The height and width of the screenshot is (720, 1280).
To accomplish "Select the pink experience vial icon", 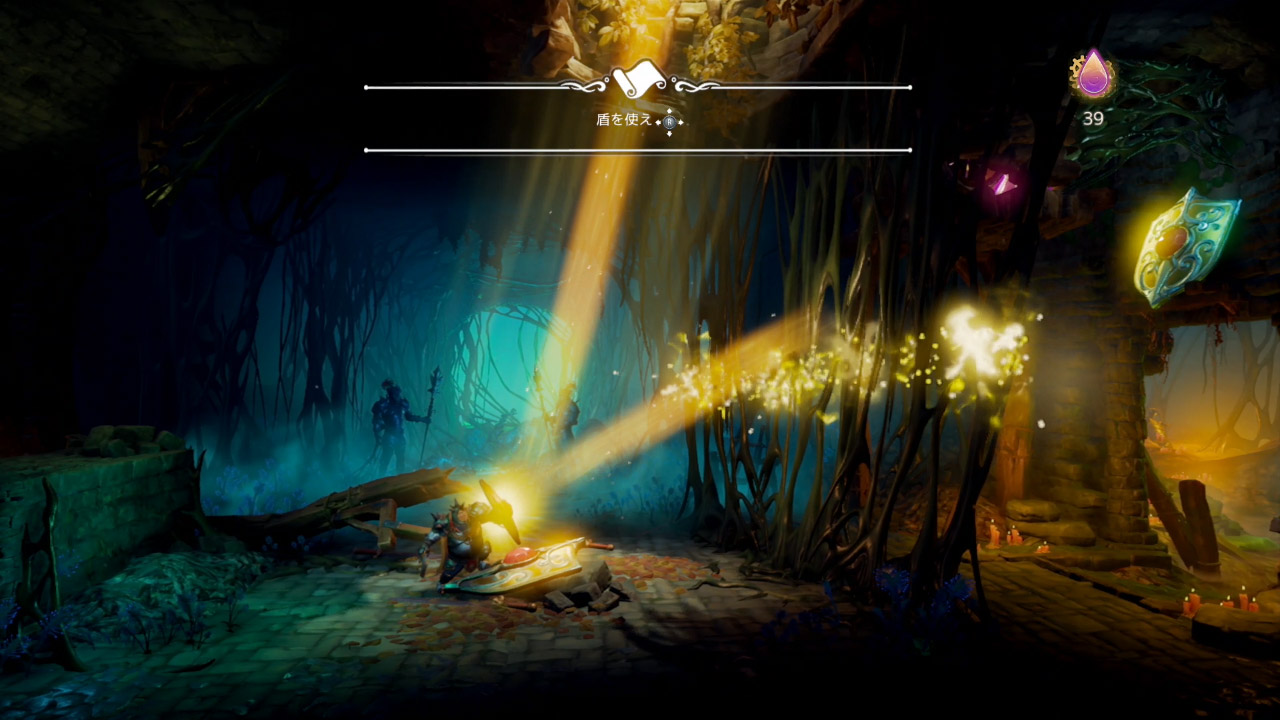I will [1093, 74].
